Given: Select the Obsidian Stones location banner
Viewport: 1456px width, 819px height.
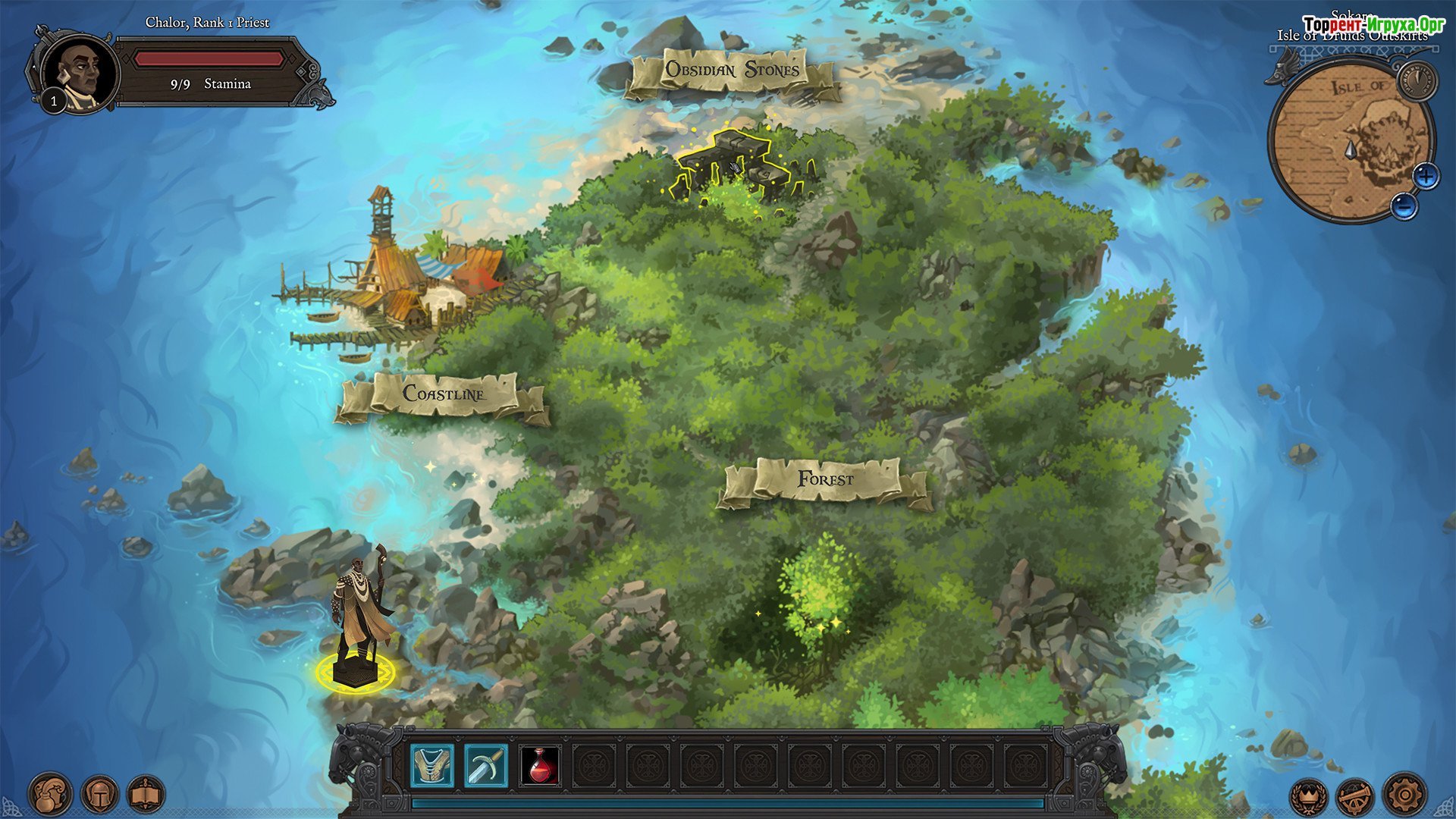Looking at the screenshot, I should [x=733, y=71].
